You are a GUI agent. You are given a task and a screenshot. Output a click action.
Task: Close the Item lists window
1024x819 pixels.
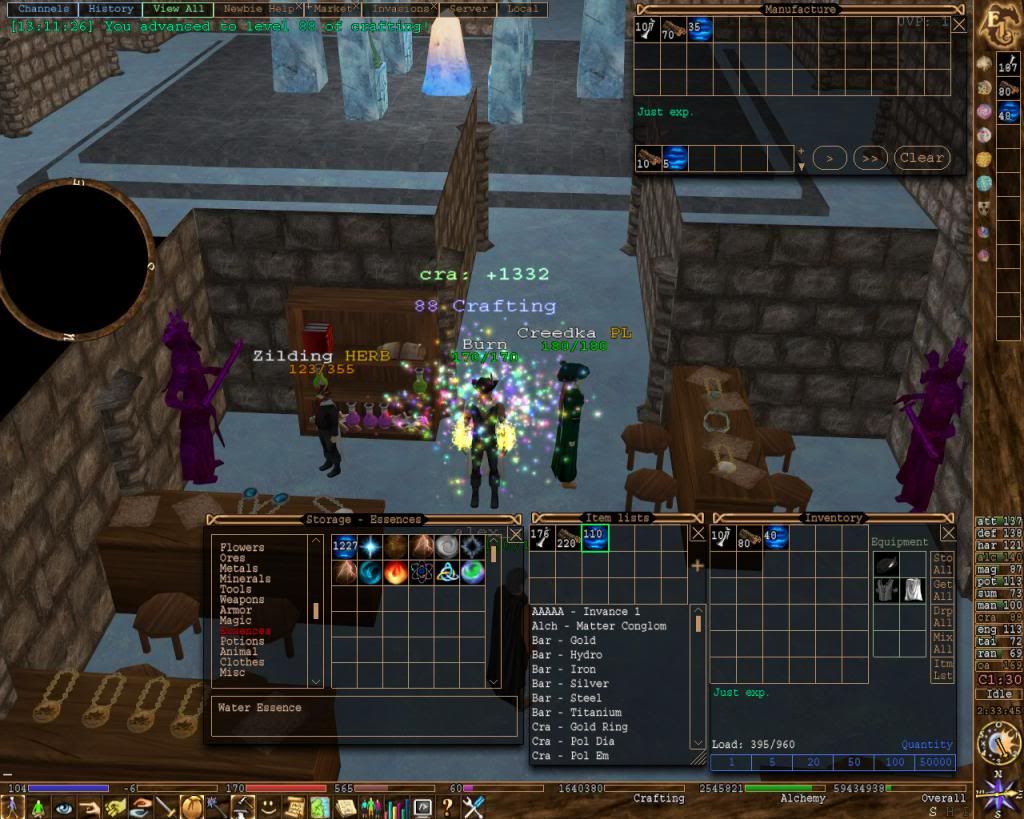click(698, 534)
